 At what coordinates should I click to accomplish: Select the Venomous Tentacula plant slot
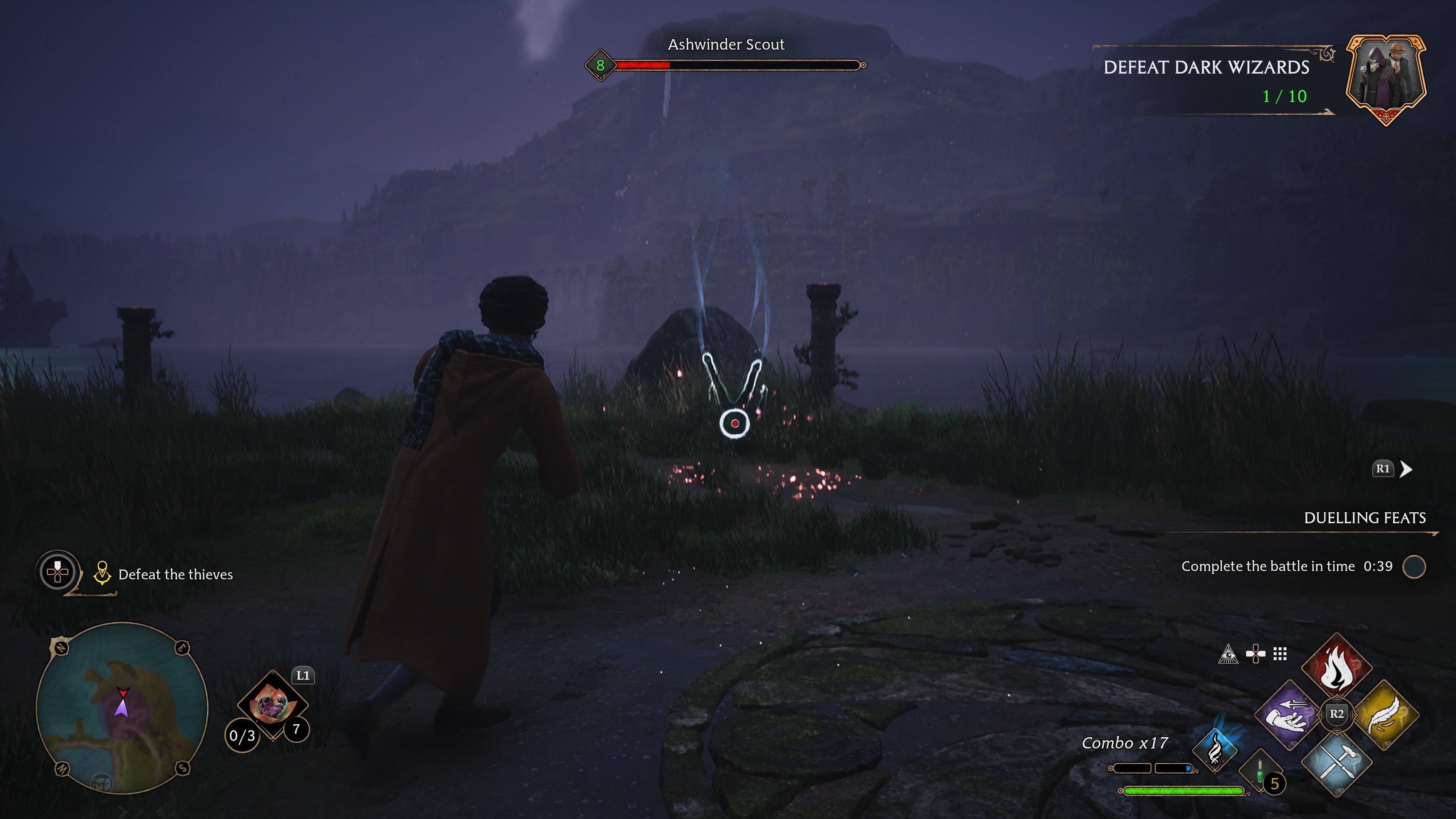[x=273, y=704]
